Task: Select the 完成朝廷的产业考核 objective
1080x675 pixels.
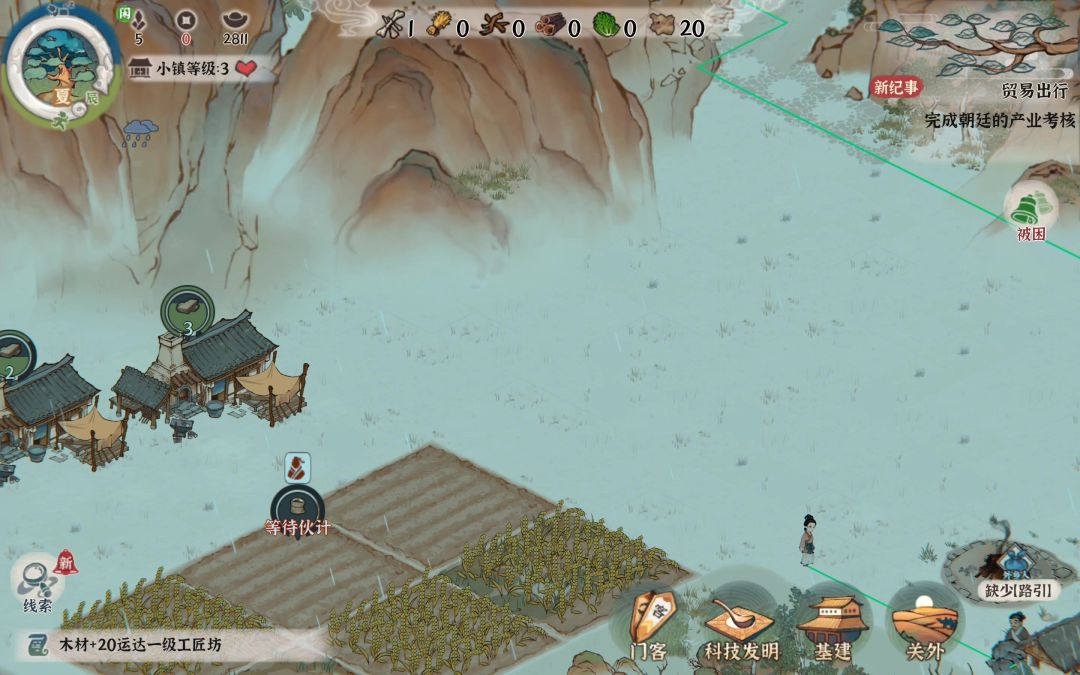Action: 999,119
